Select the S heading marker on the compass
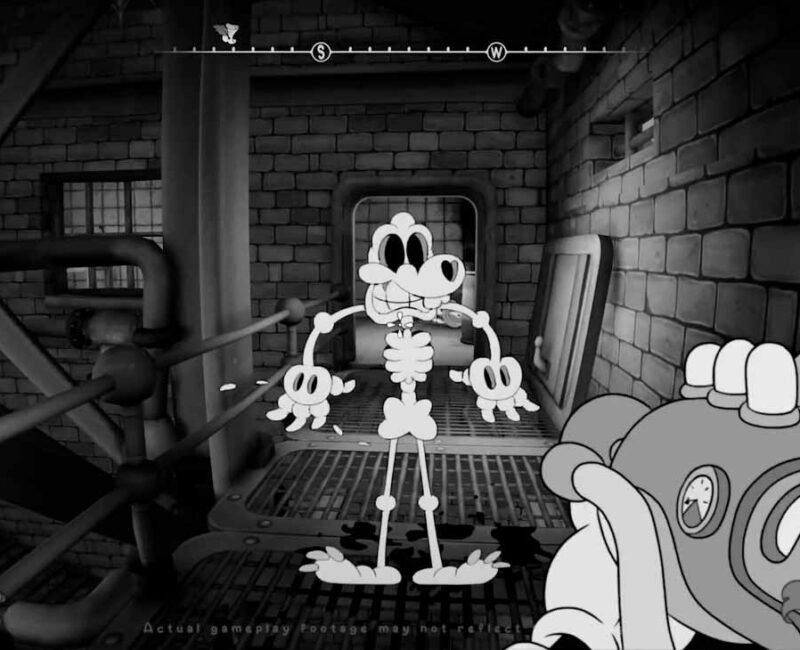Image resolution: width=800 pixels, height=650 pixels. tap(321, 51)
